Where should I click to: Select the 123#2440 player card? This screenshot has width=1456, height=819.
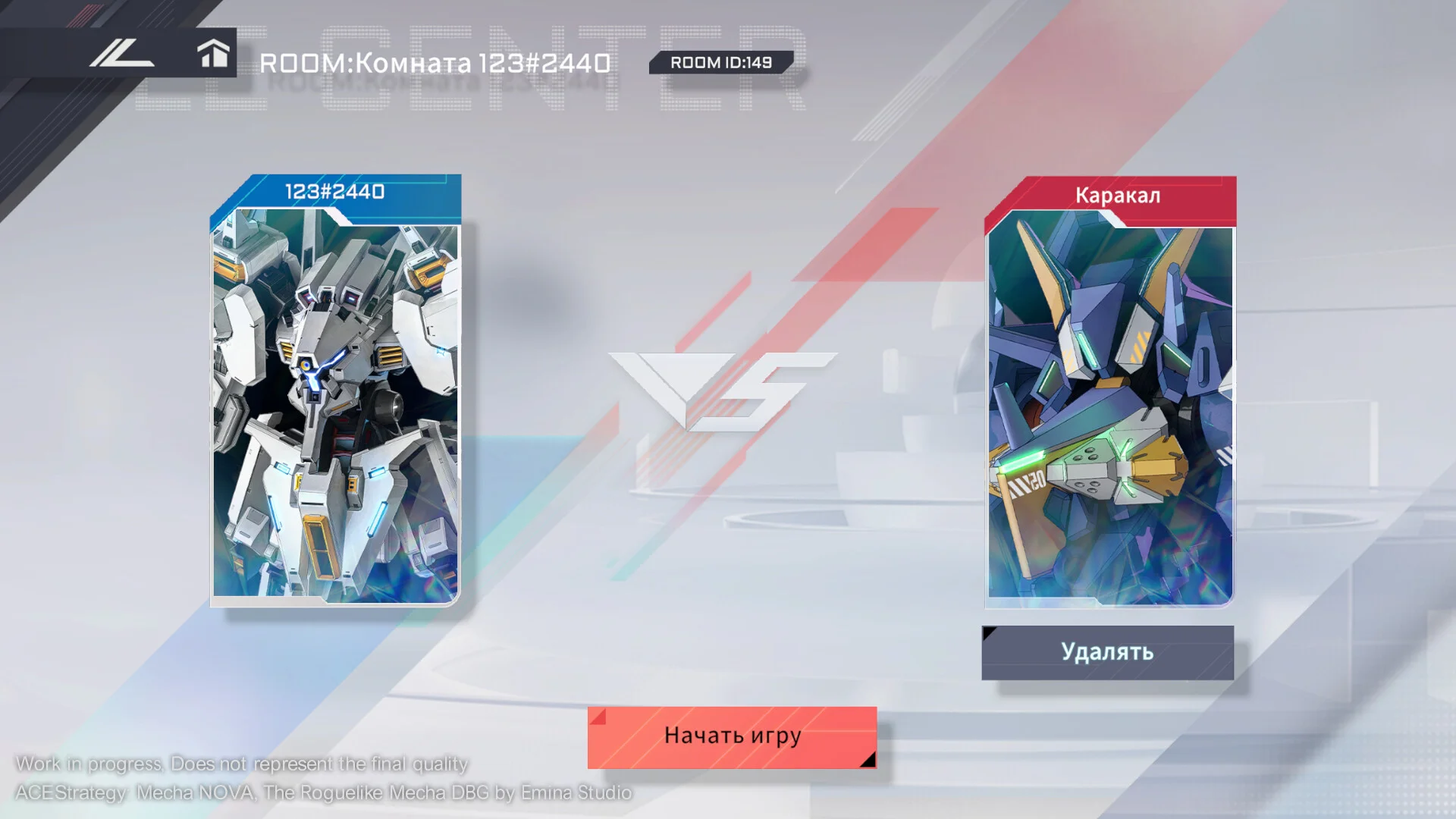point(335,391)
